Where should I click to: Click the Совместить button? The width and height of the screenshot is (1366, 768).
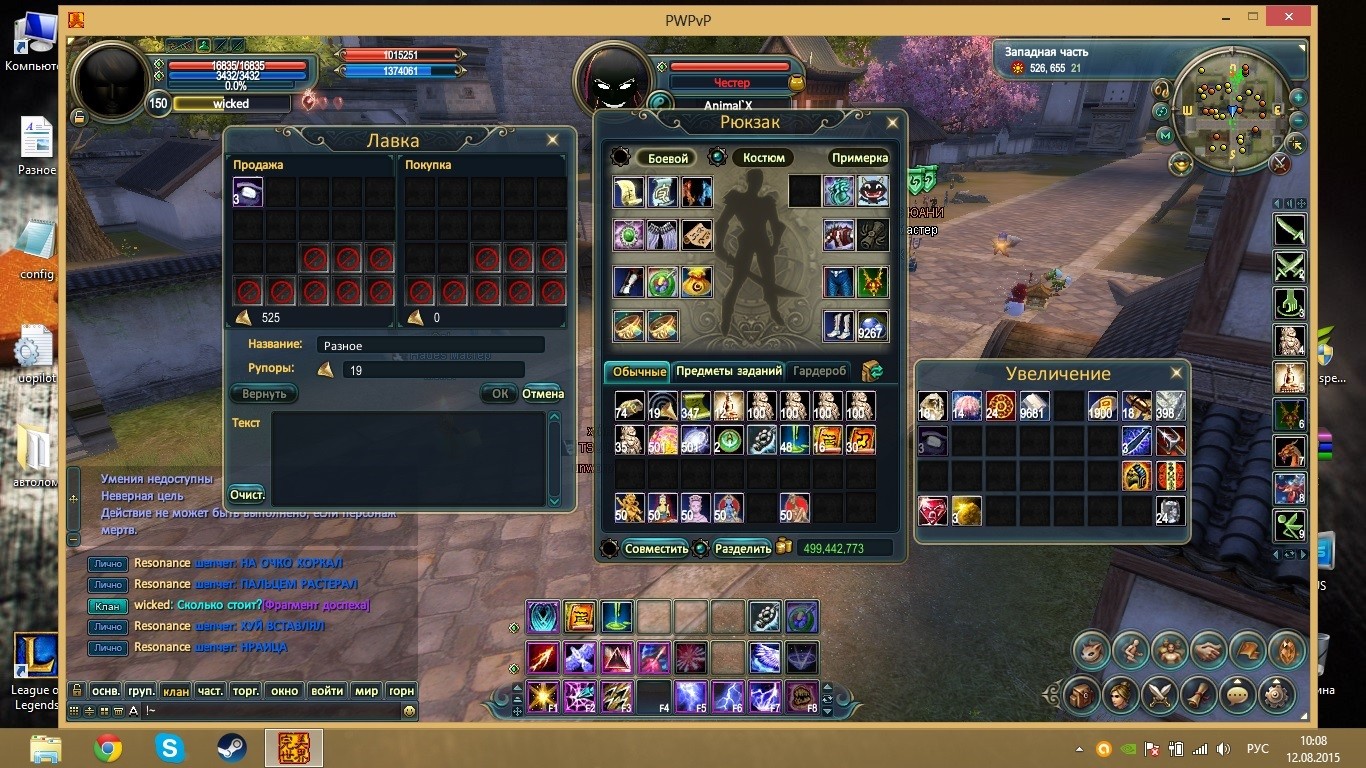coord(656,549)
